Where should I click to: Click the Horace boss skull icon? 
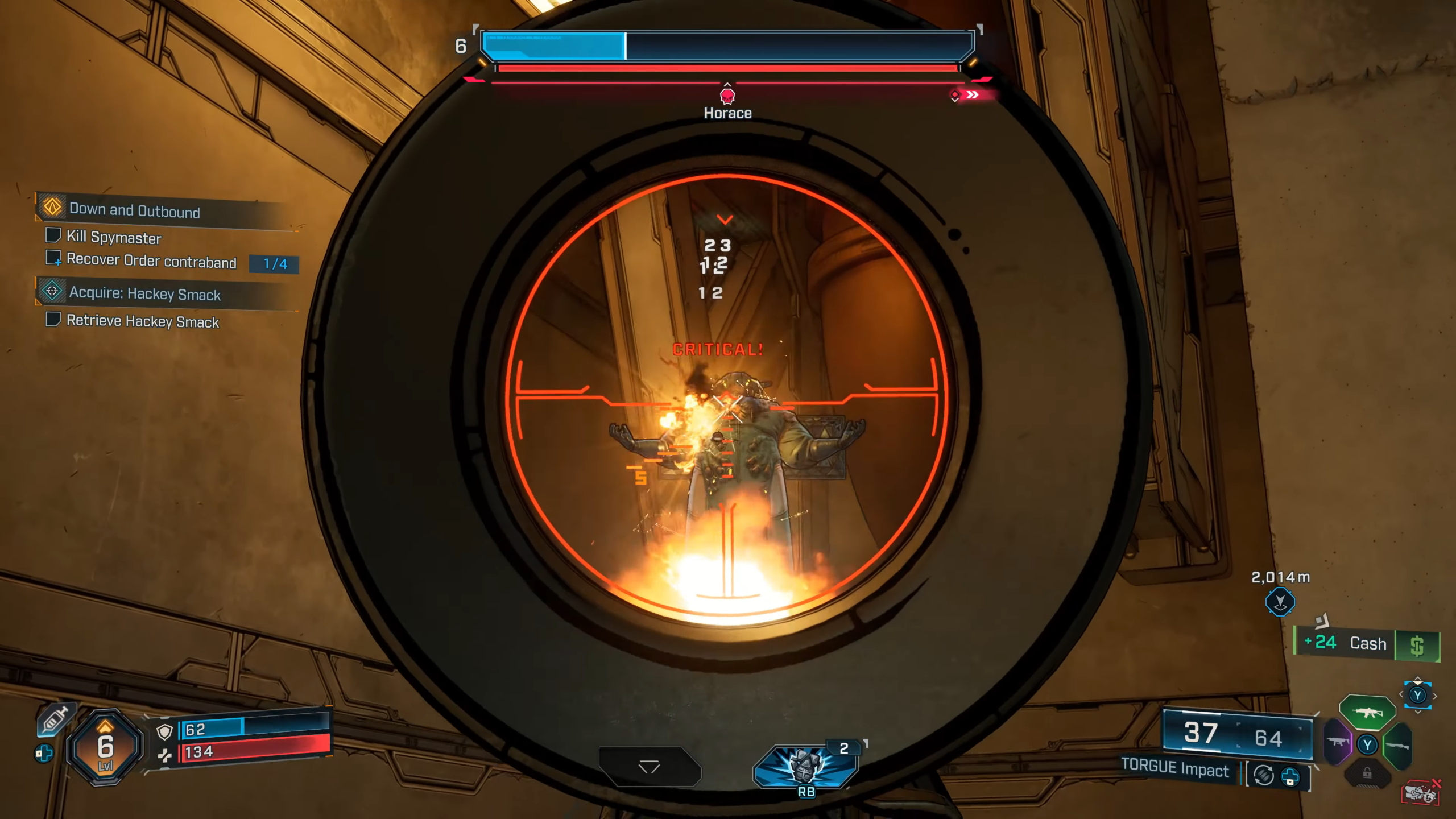pyautogui.click(x=727, y=96)
